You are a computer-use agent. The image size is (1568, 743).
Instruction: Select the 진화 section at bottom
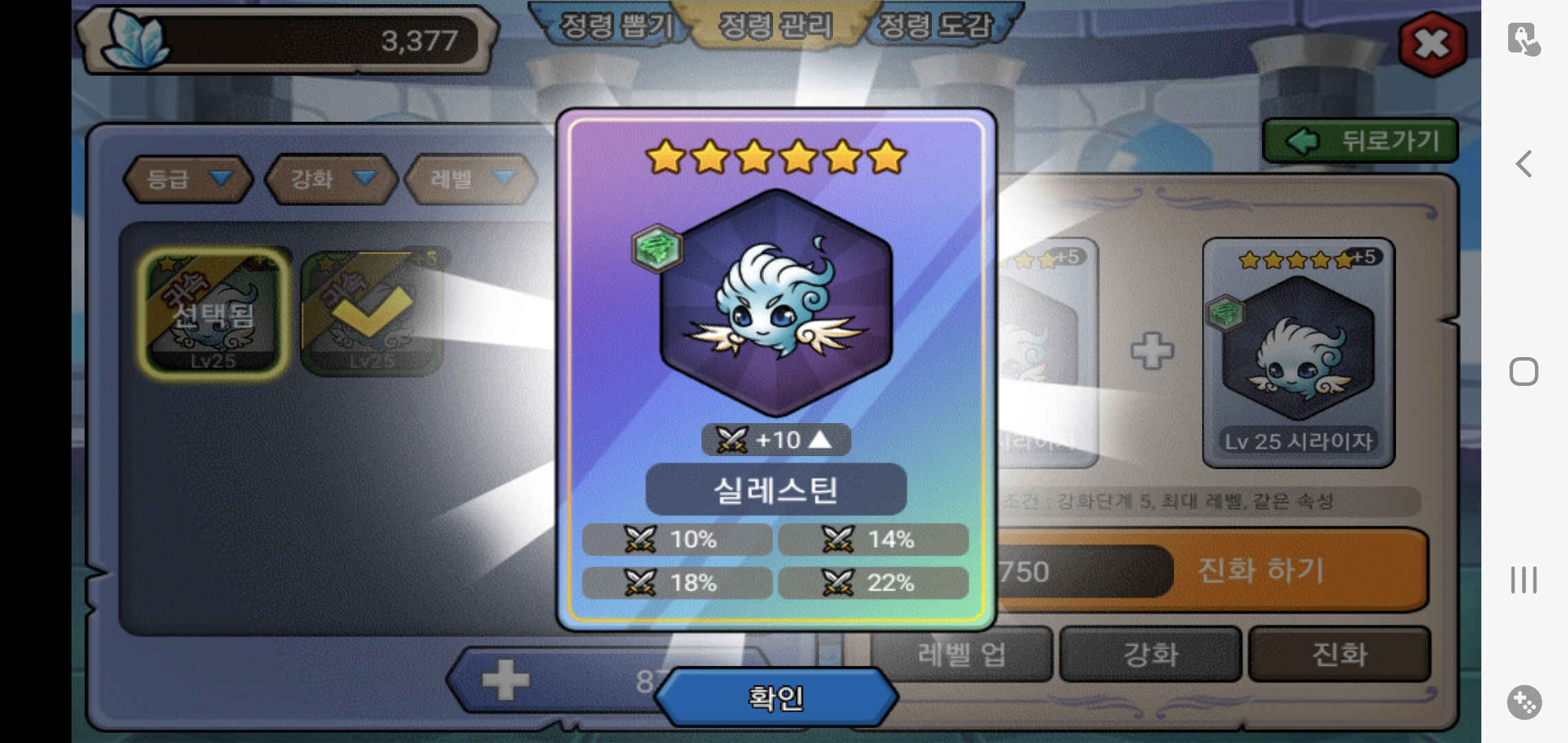(1339, 654)
